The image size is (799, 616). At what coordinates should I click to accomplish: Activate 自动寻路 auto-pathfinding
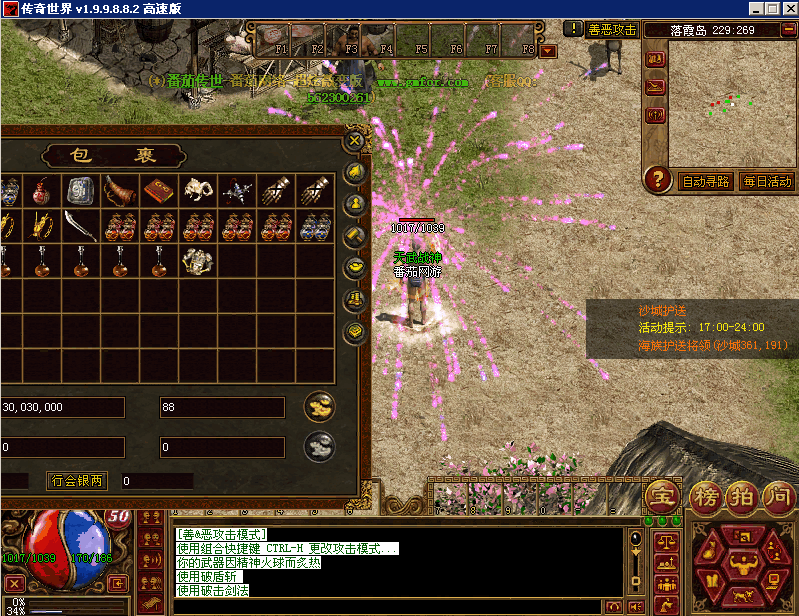click(x=706, y=182)
